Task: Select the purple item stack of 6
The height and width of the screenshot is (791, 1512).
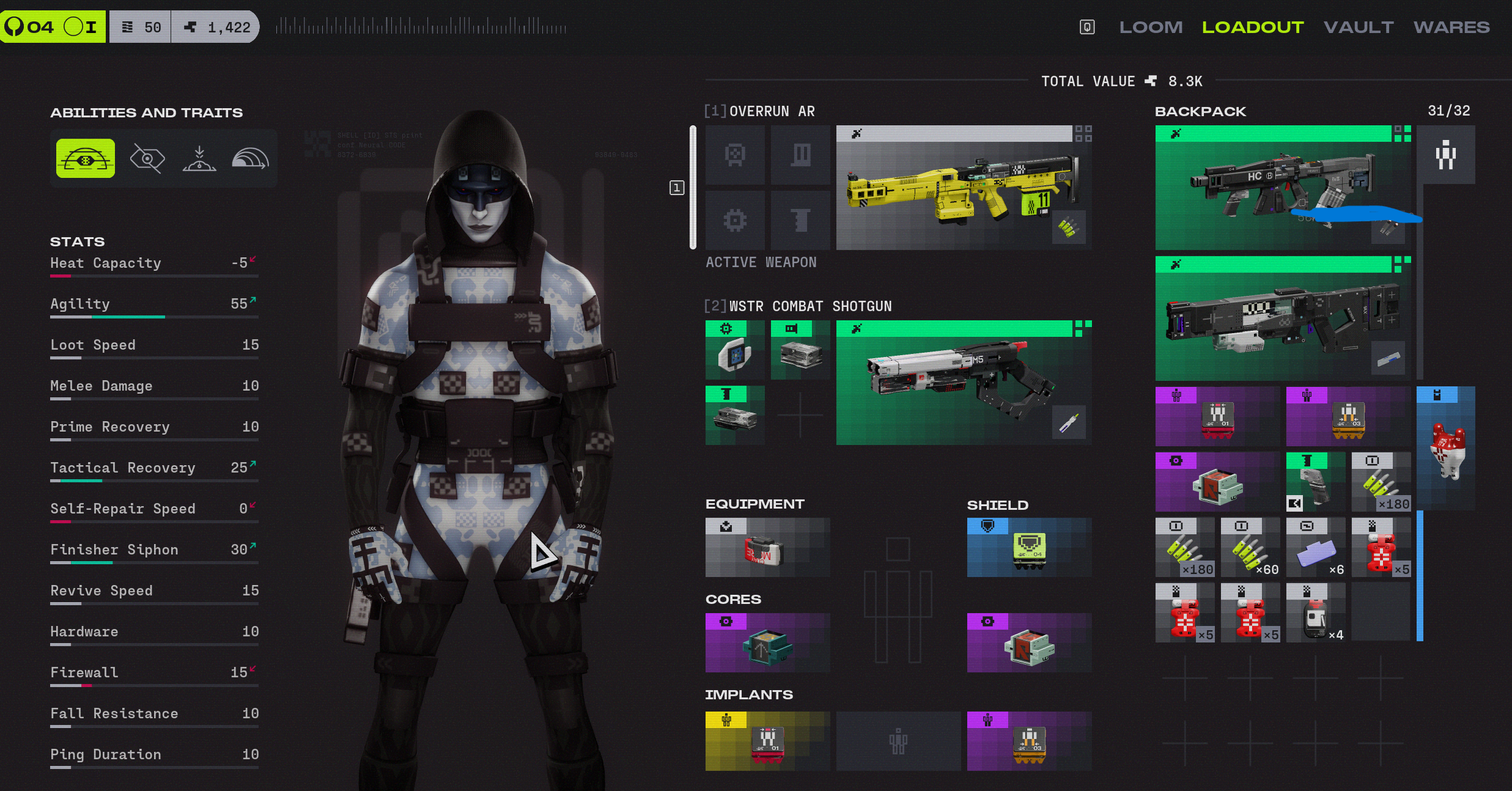Action: tap(1315, 548)
